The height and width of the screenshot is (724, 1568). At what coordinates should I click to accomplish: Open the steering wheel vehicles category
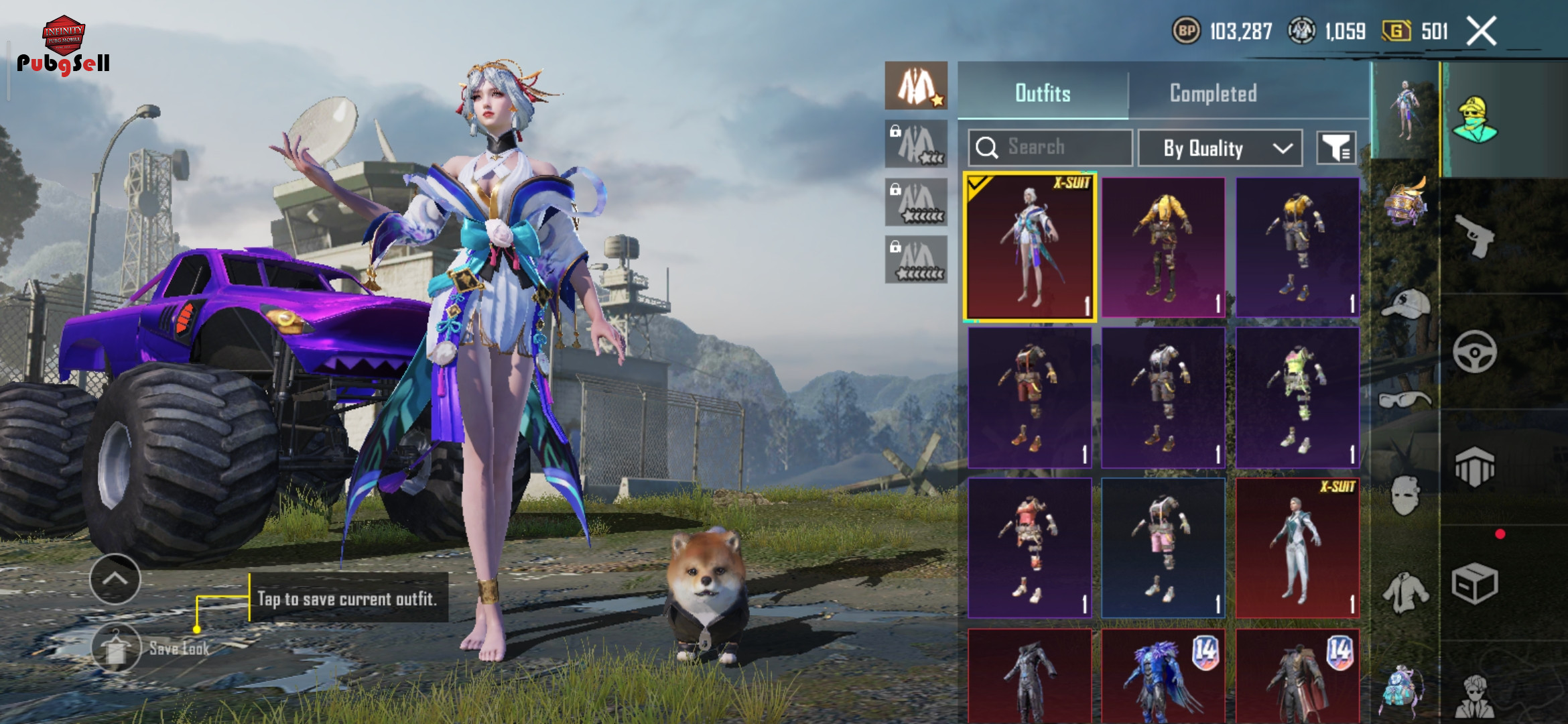[x=1475, y=352]
